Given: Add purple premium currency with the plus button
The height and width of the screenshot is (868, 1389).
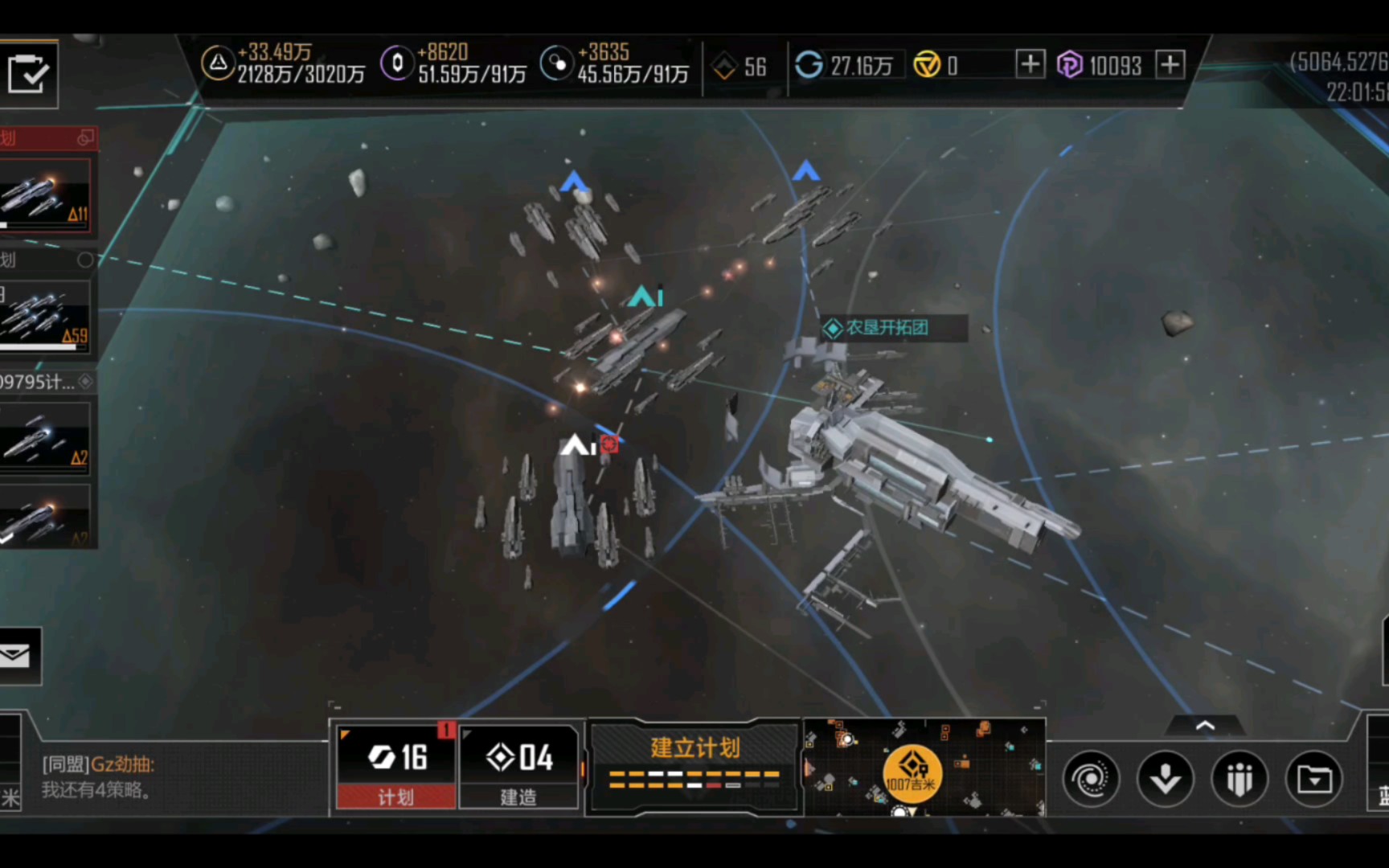Looking at the screenshot, I should (1170, 63).
